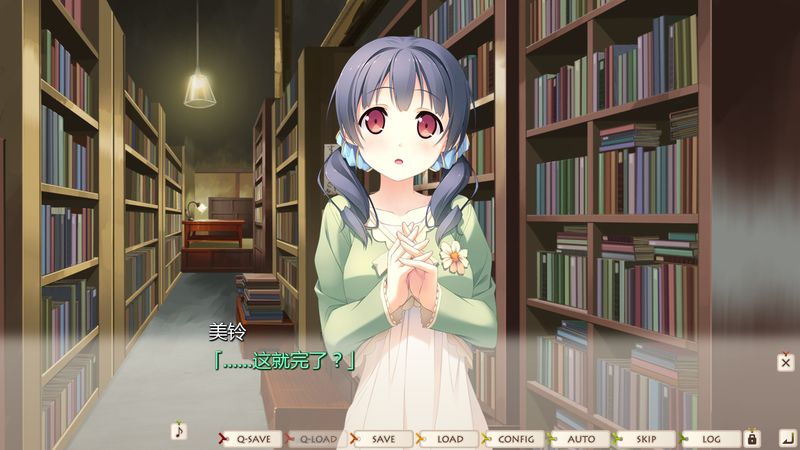Image resolution: width=800 pixels, height=450 pixels.
Task: Click the music note icon
Action: coord(179,431)
